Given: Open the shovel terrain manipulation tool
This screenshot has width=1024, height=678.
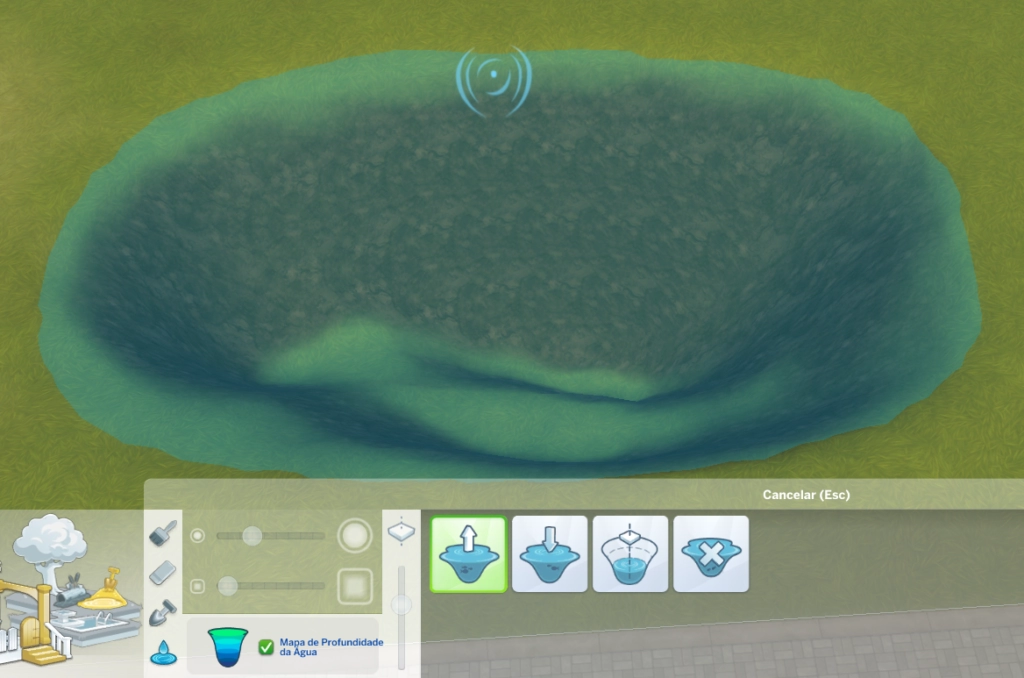Looking at the screenshot, I should click(163, 612).
